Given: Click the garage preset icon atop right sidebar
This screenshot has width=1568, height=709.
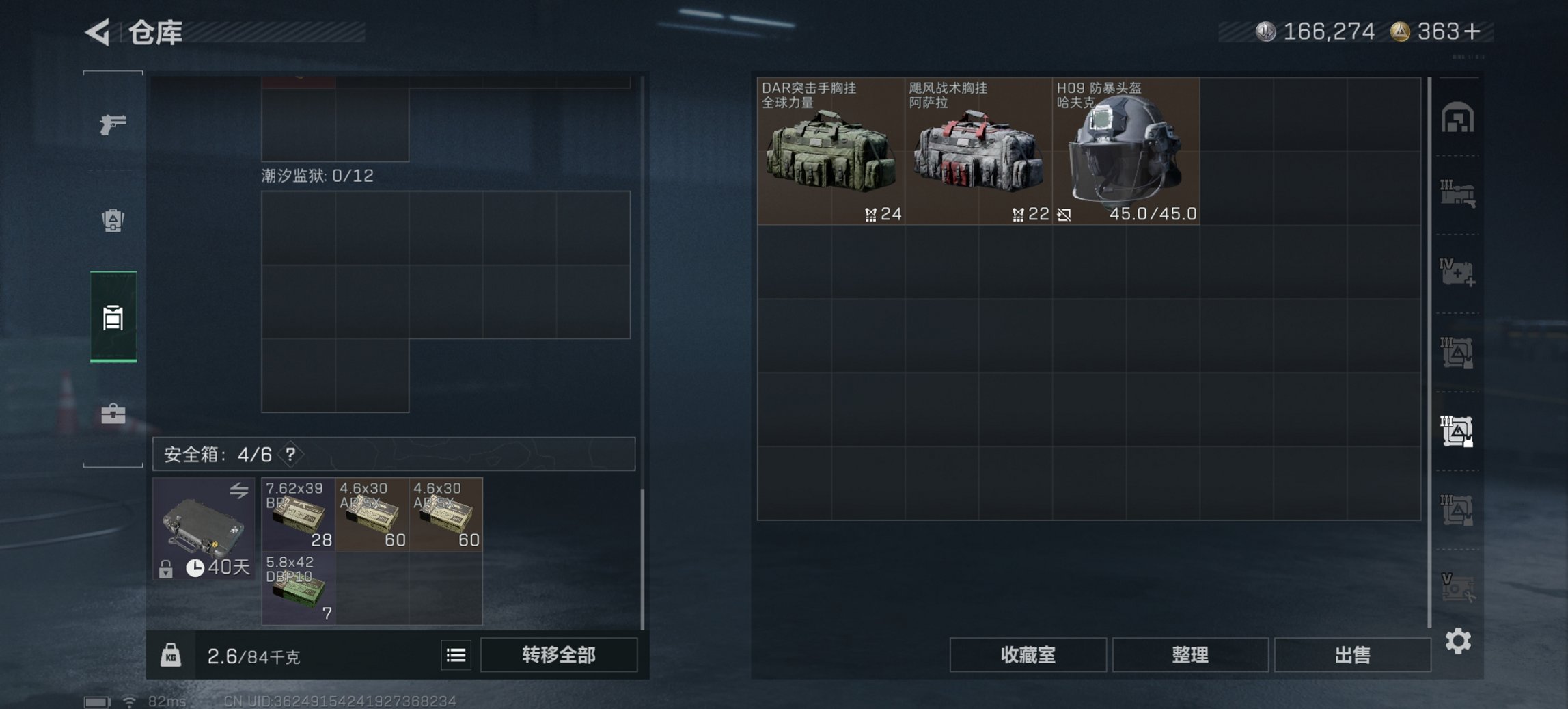Looking at the screenshot, I should click(x=1459, y=118).
